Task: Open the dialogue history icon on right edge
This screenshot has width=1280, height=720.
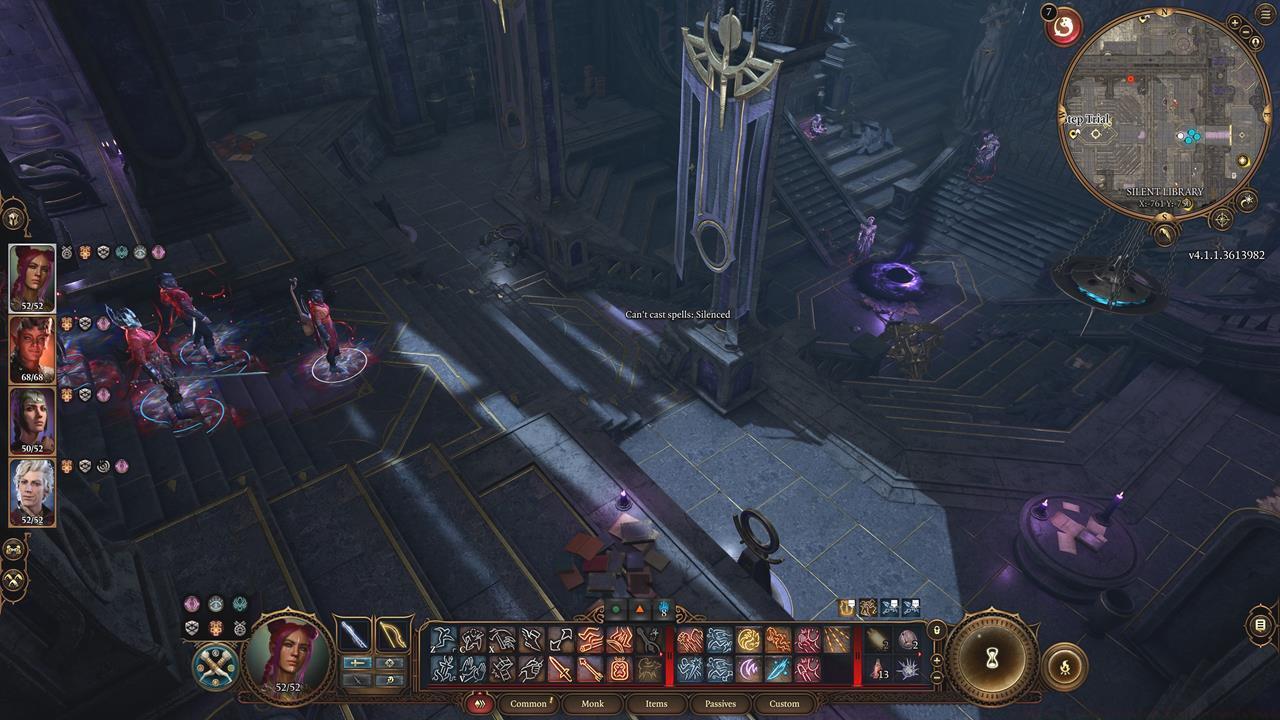Action: coord(1260,625)
